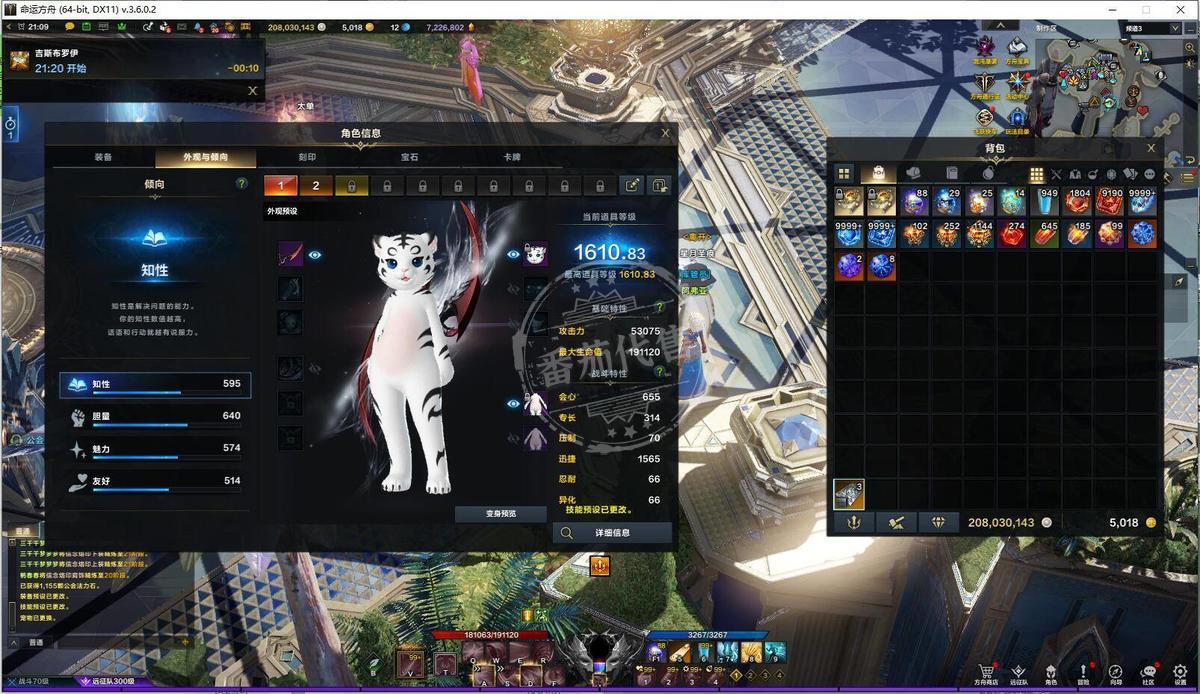The image size is (1200, 694).
Task: Toggle the weapon skin visibility eye
Action: click(315, 255)
